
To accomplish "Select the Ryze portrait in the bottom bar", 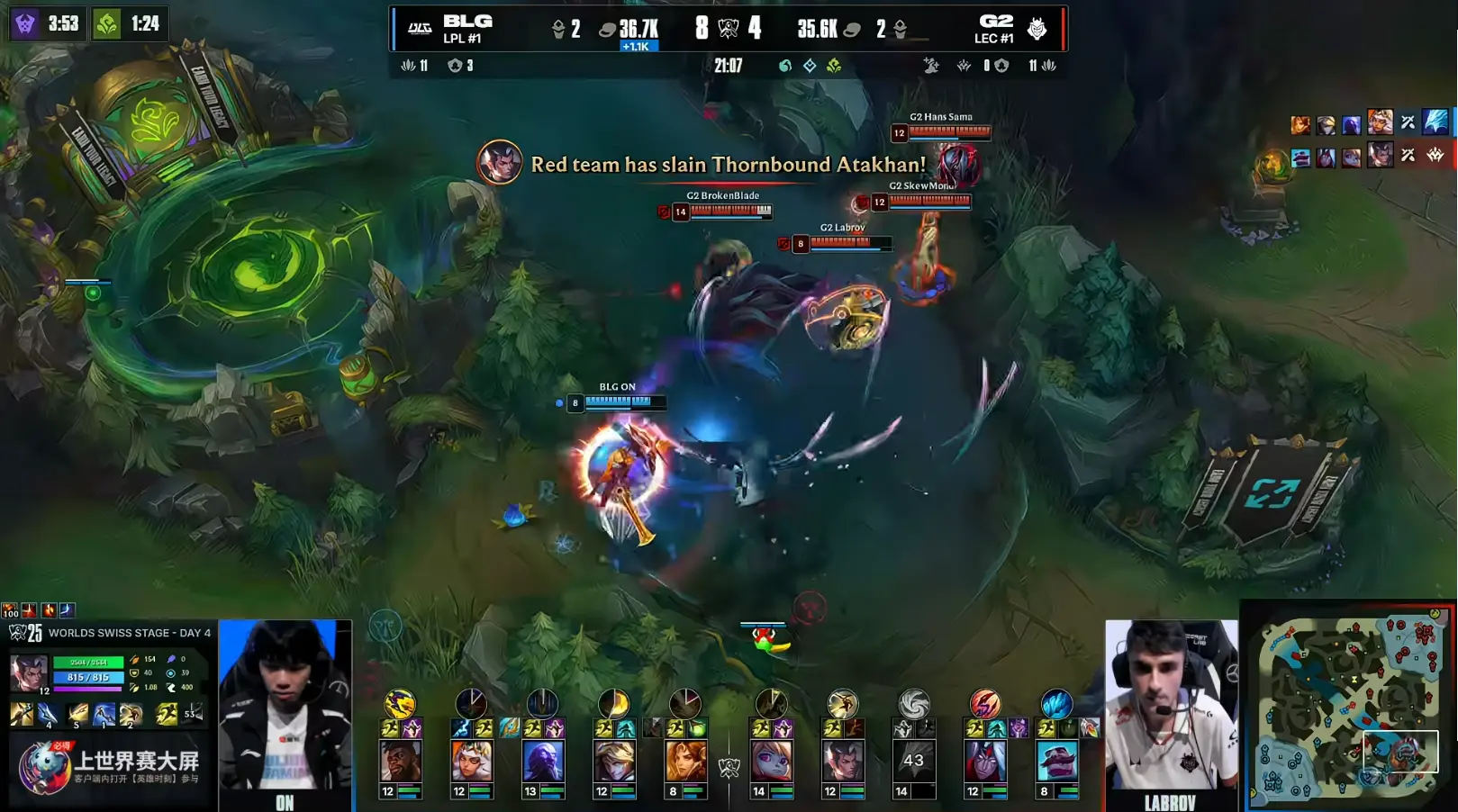I will 543,761.
